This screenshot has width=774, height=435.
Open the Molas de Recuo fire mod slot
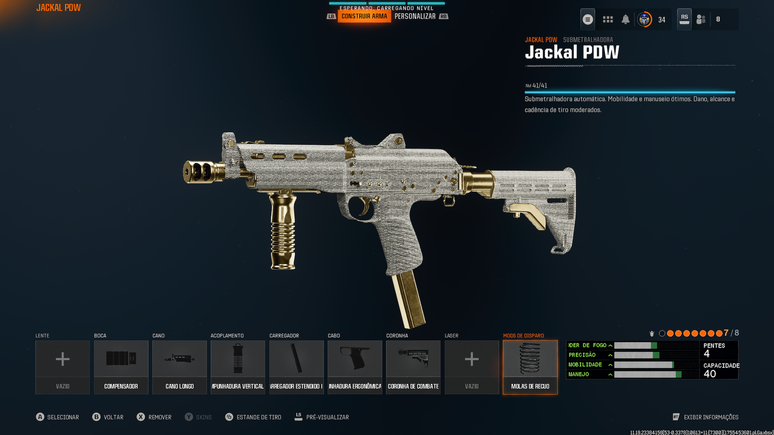click(530, 366)
